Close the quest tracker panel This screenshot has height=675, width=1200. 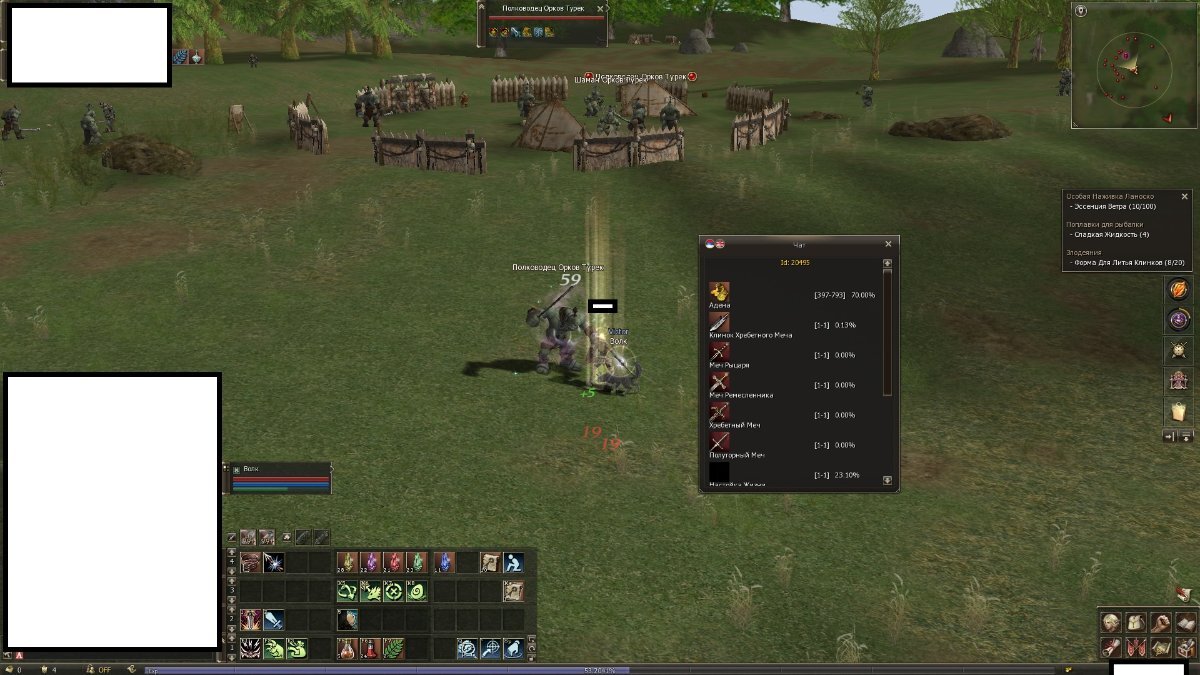[1185, 197]
